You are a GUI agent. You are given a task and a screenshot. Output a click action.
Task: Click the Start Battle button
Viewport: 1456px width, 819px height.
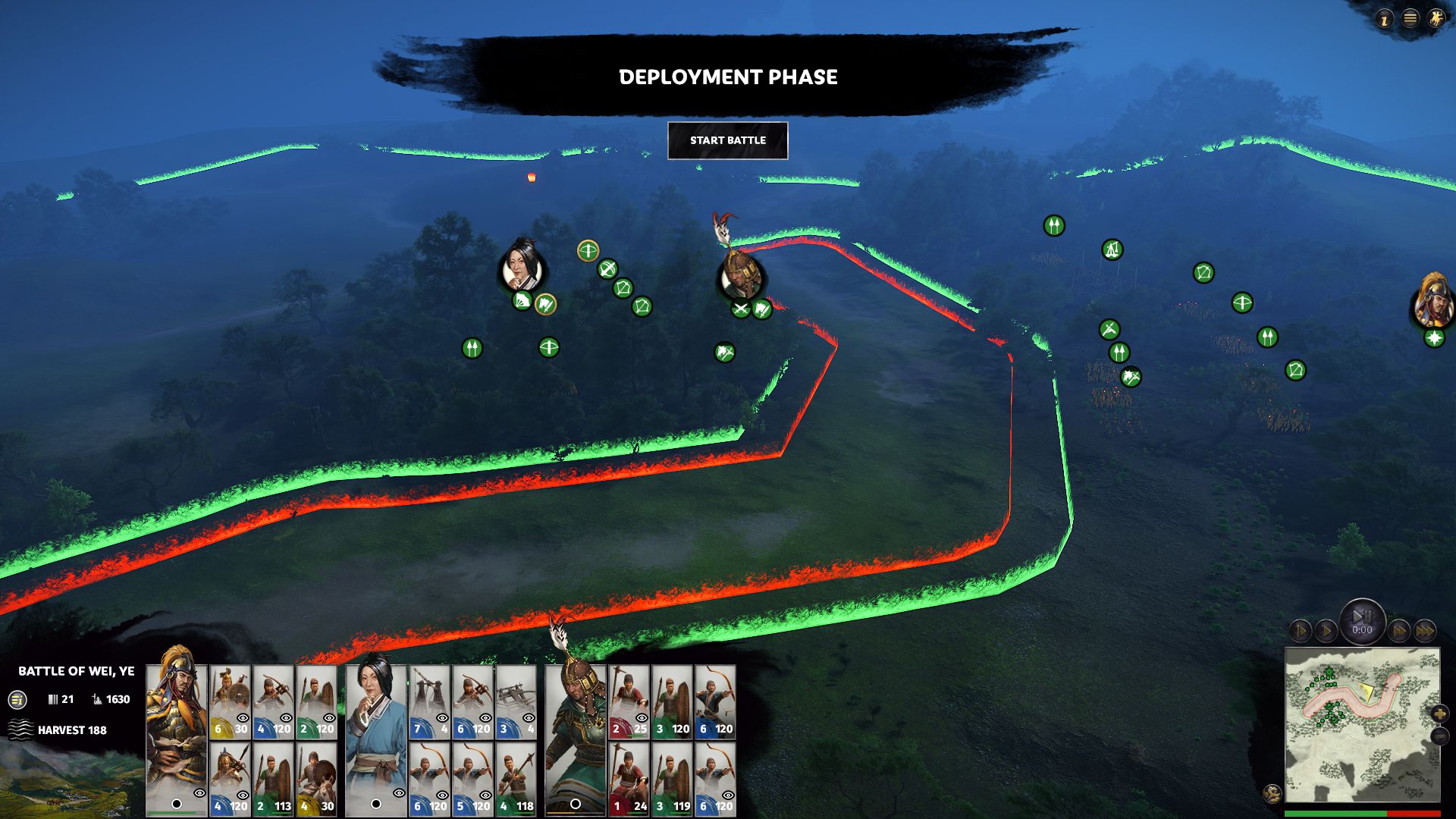click(x=727, y=140)
